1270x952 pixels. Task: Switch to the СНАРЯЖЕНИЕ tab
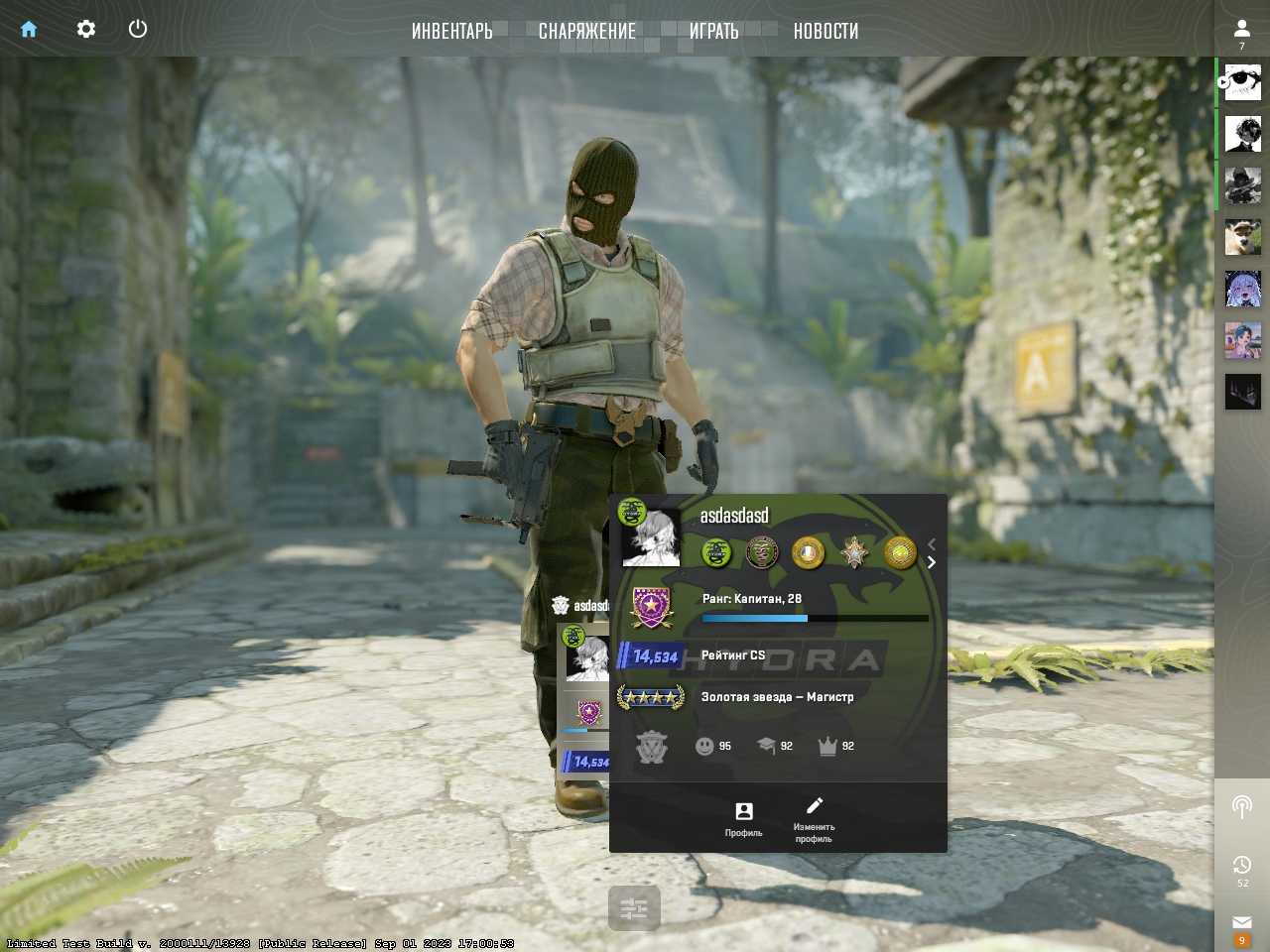point(587,31)
